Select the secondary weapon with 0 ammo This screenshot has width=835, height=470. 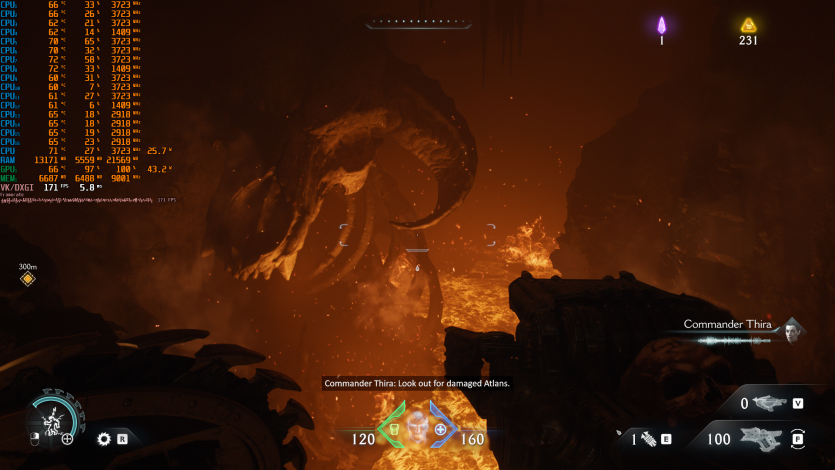(767, 403)
